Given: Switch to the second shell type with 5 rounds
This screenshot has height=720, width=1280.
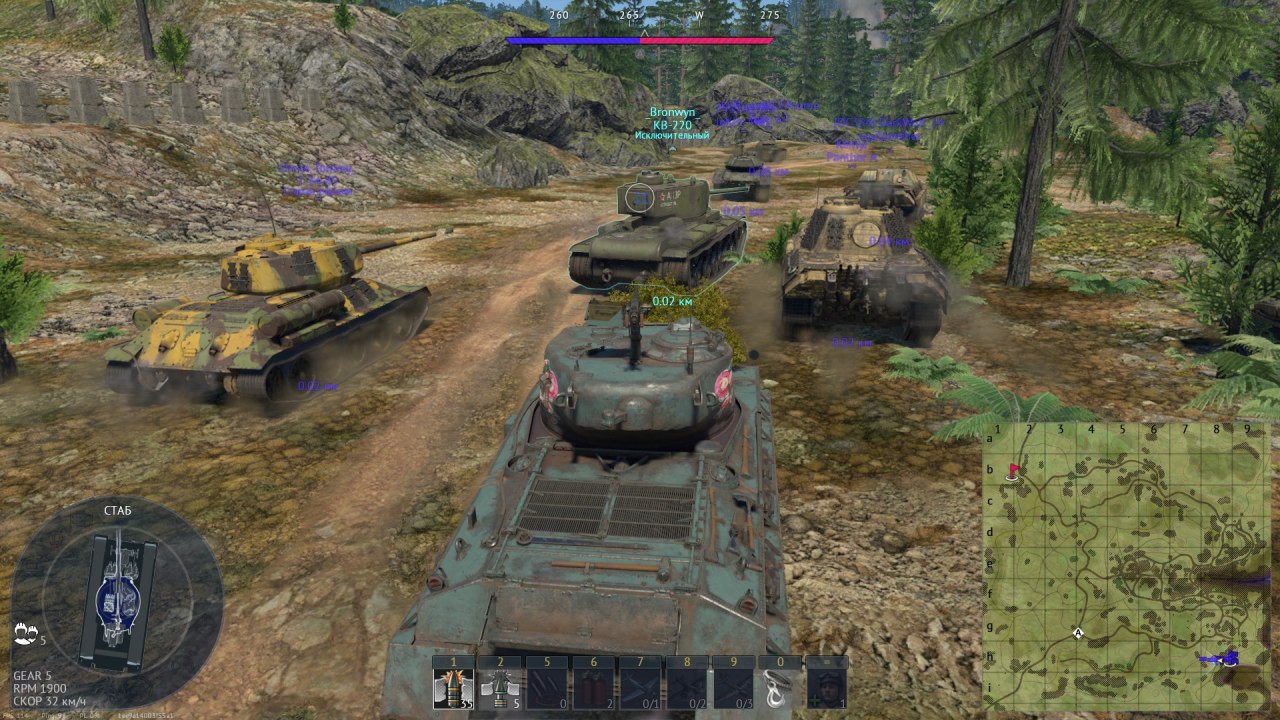Looking at the screenshot, I should click(x=500, y=688).
